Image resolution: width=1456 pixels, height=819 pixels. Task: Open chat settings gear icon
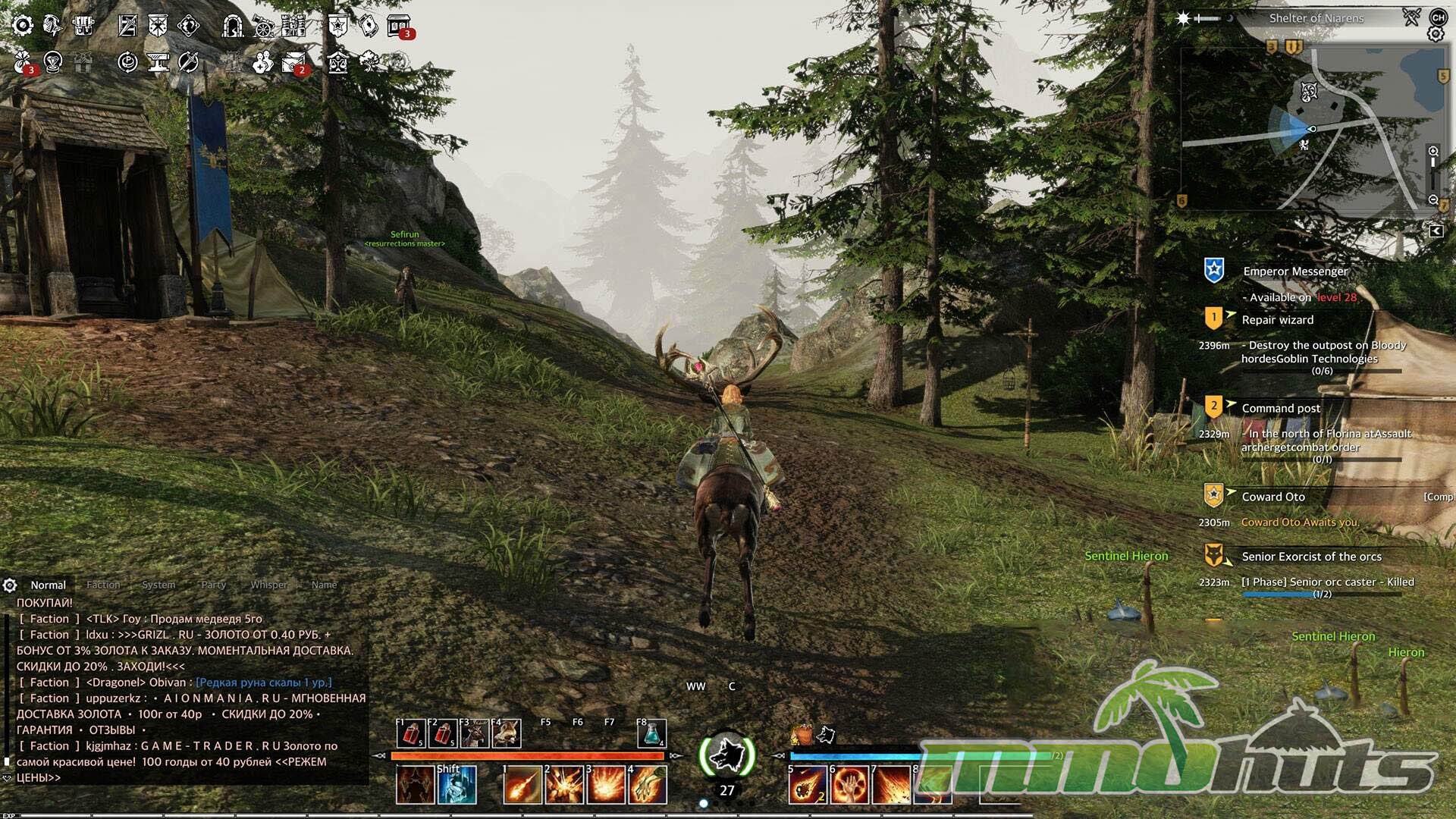[10, 585]
